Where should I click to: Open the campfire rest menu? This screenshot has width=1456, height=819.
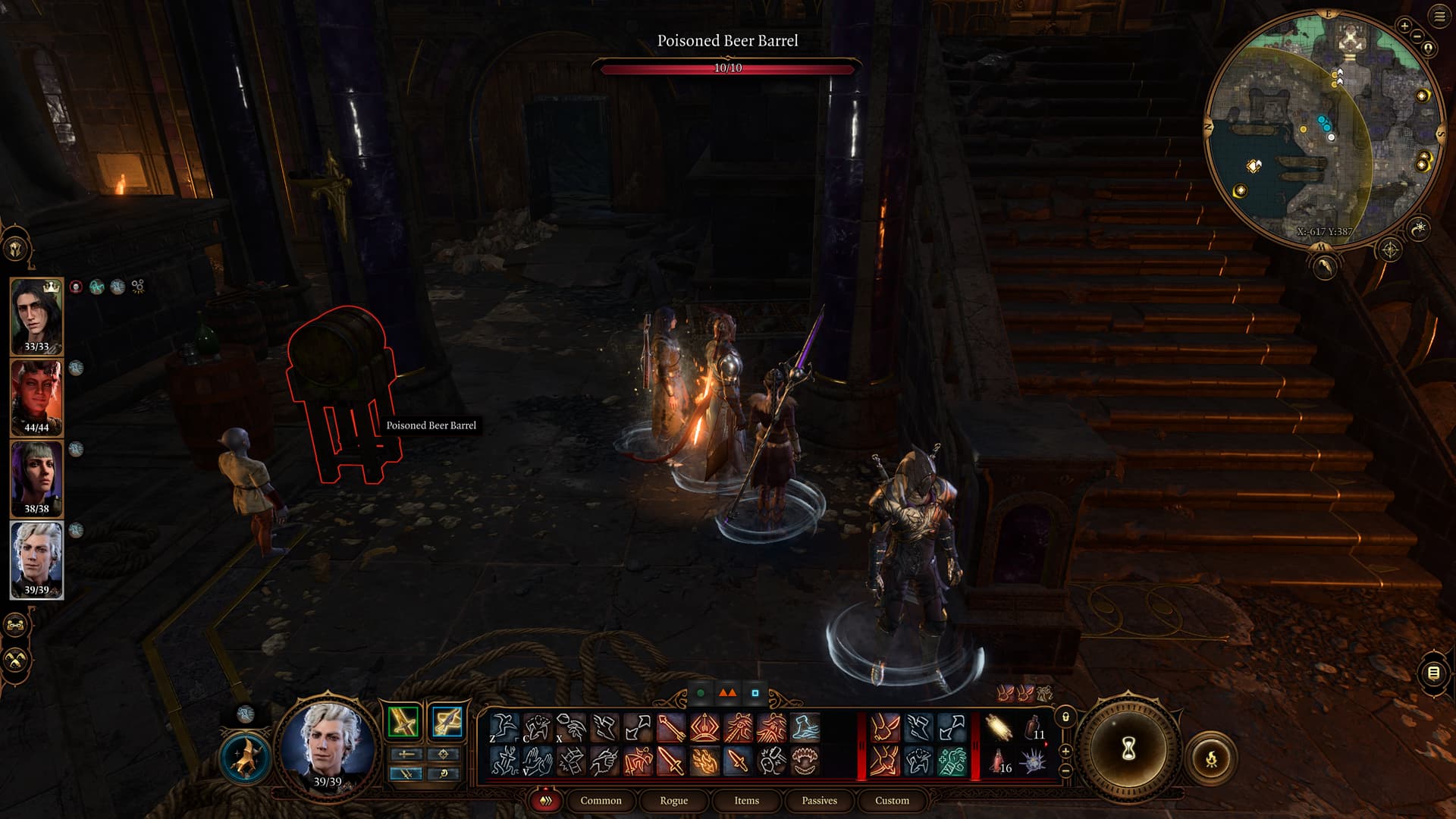pos(1211,758)
